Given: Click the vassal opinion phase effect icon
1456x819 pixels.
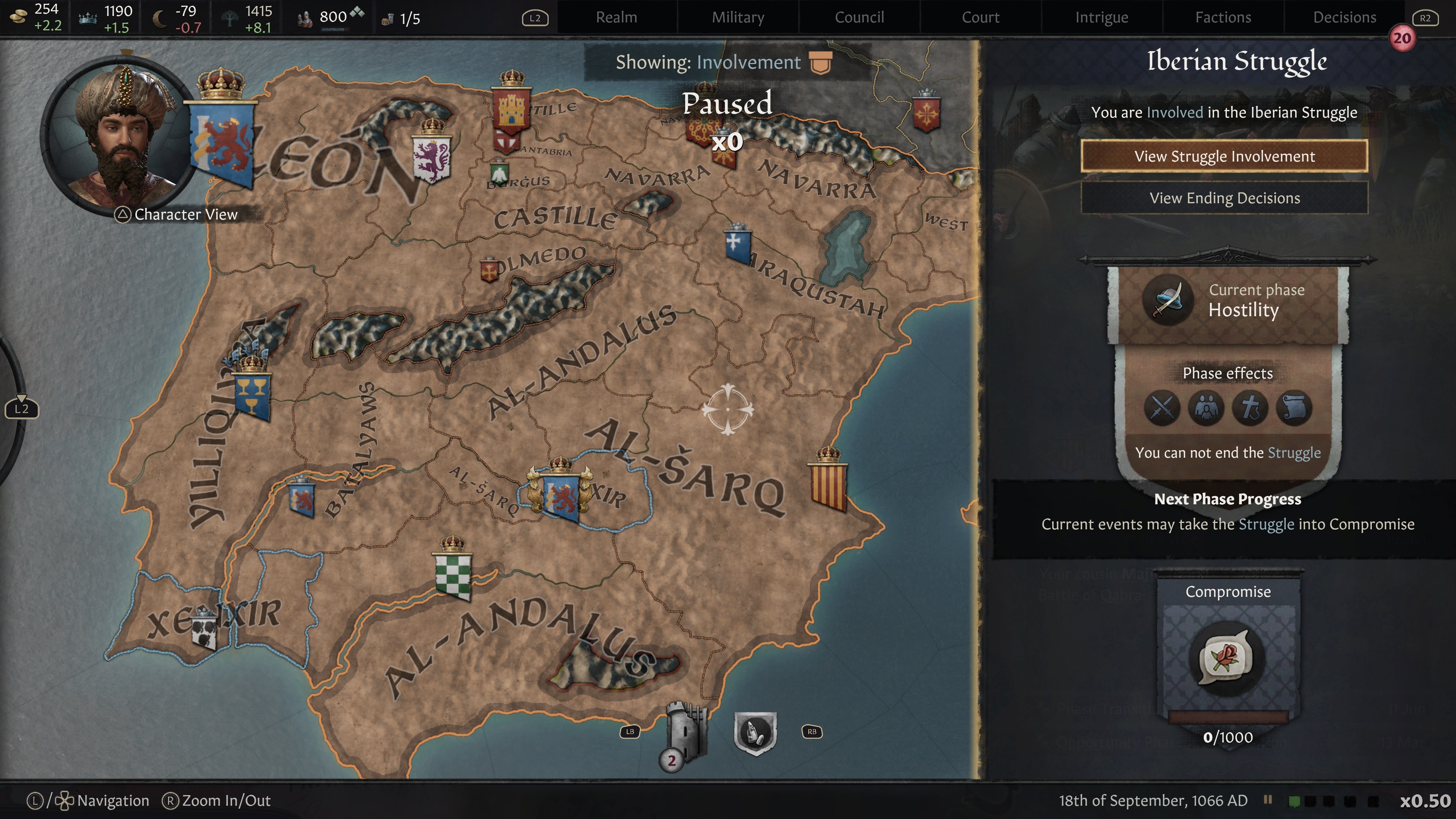Looking at the screenshot, I should 1206,408.
